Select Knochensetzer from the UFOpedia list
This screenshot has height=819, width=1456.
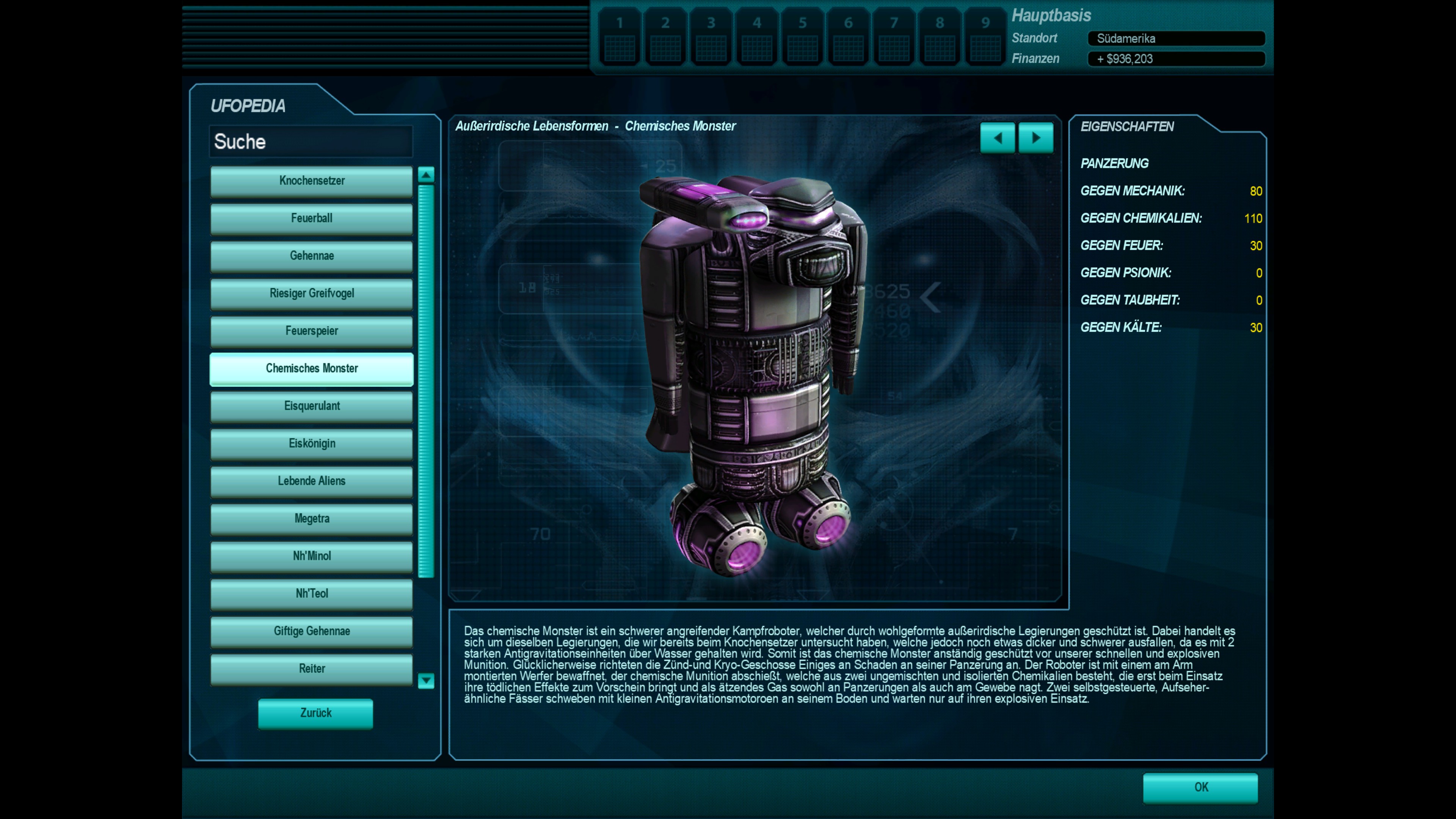[x=311, y=181]
